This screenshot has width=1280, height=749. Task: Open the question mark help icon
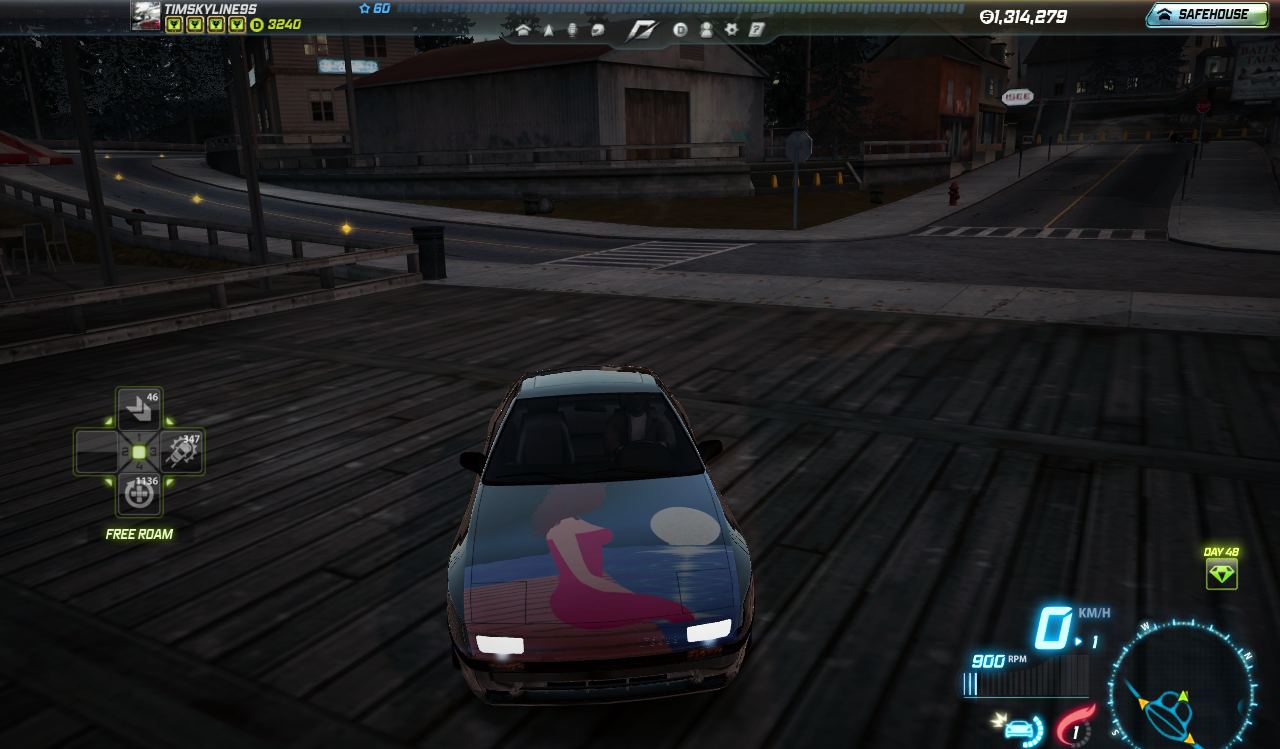click(757, 30)
